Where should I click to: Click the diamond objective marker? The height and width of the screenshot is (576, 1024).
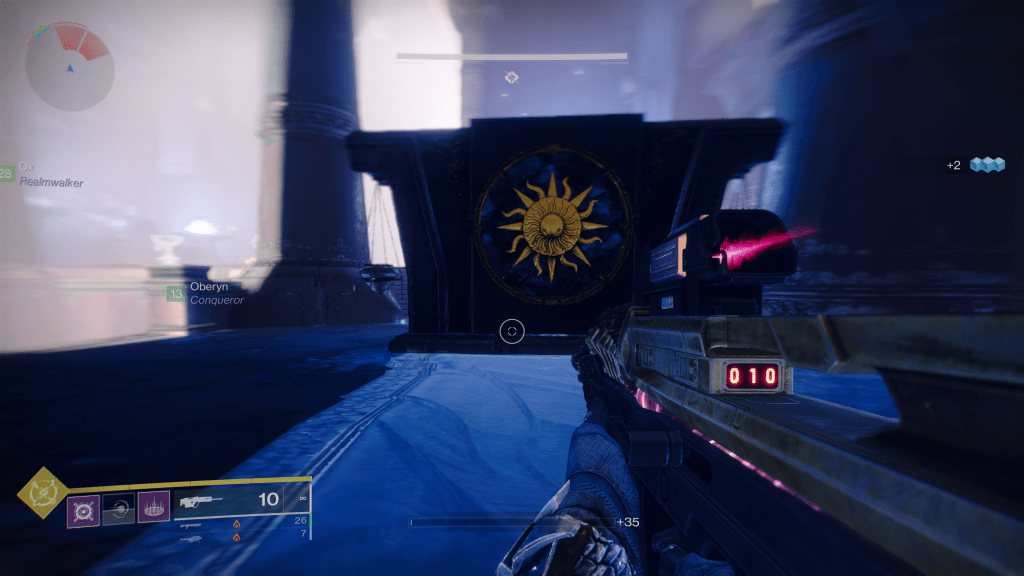511,77
